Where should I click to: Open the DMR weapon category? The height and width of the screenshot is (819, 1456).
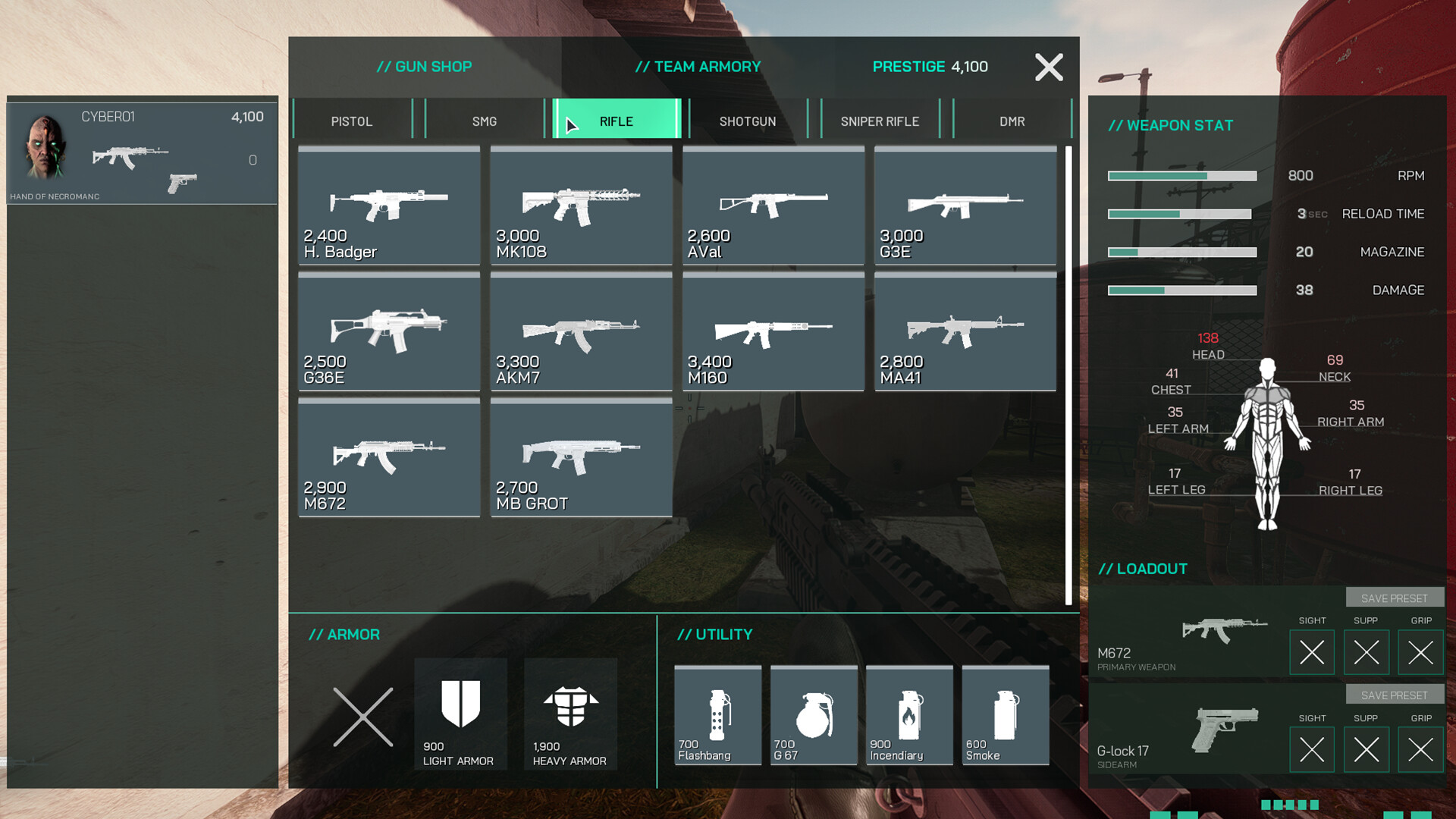(1012, 121)
